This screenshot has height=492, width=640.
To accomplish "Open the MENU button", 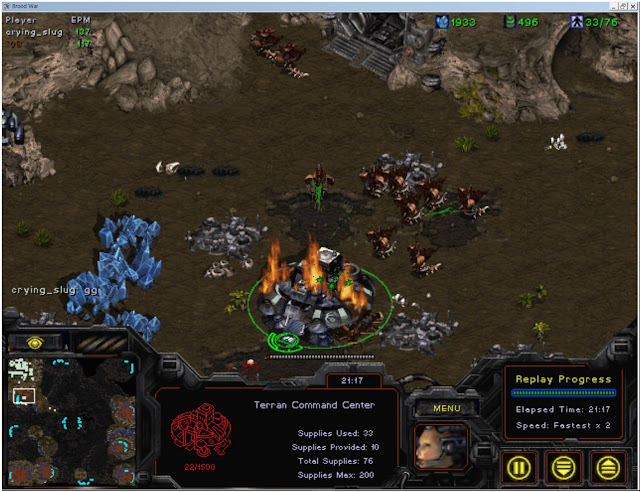I will coord(440,407).
